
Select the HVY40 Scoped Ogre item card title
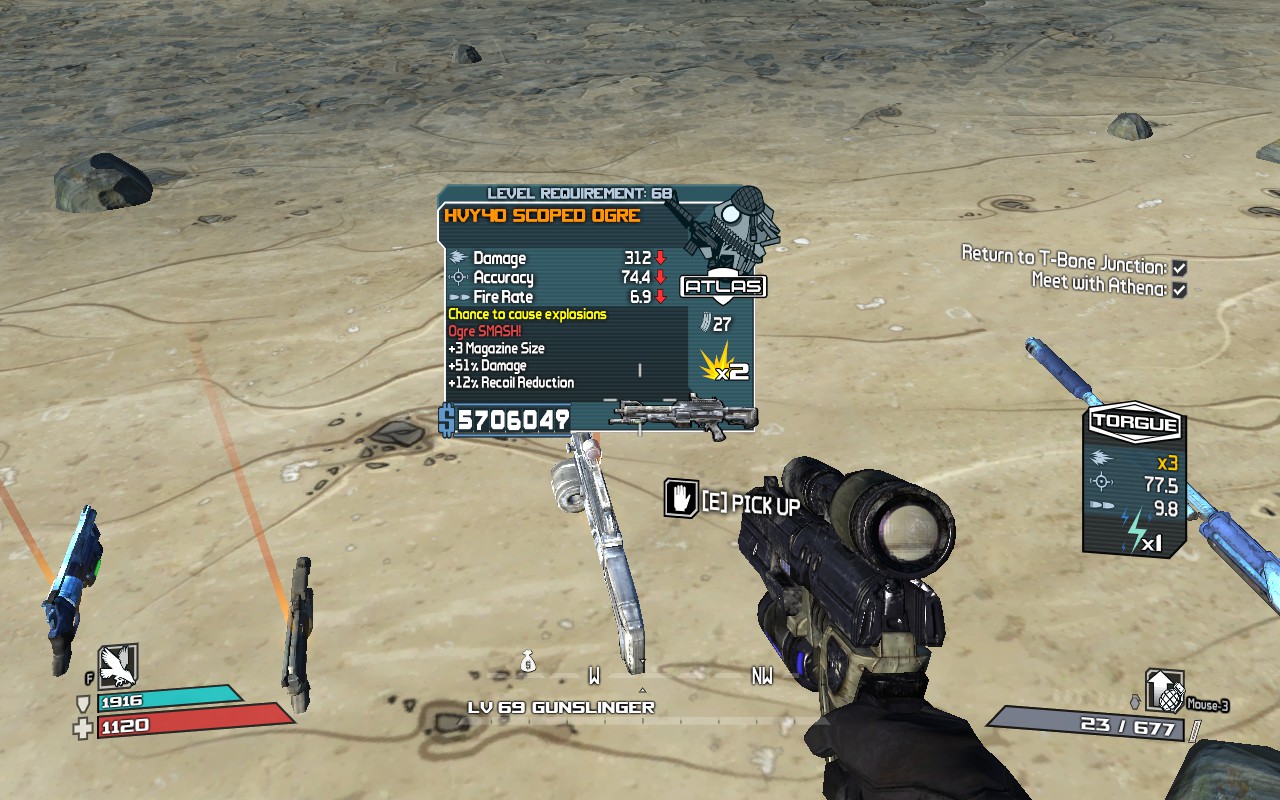click(541, 216)
